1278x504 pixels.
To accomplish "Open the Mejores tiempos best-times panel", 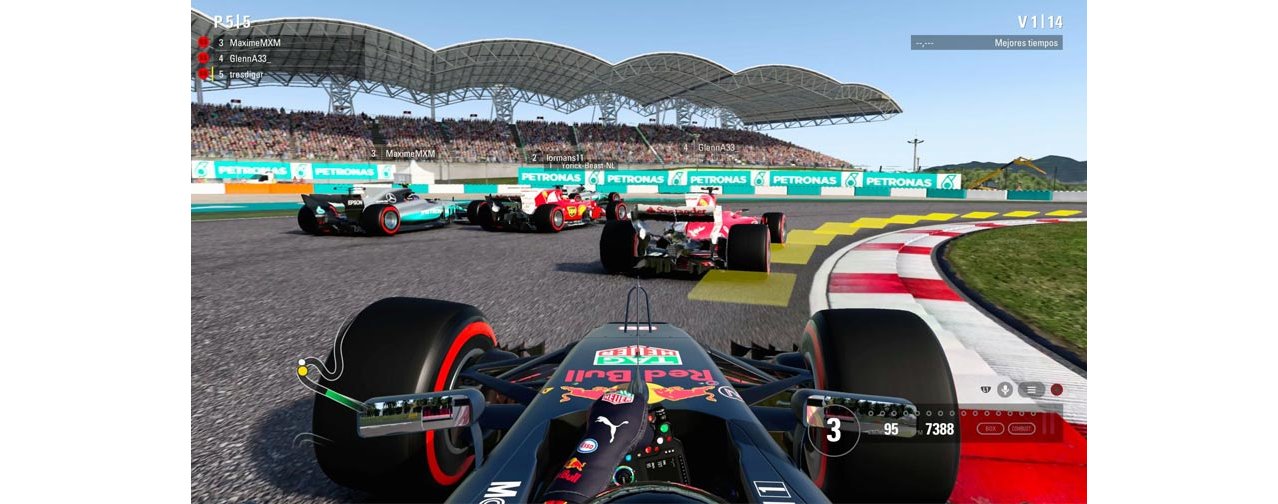I will [x=986, y=43].
